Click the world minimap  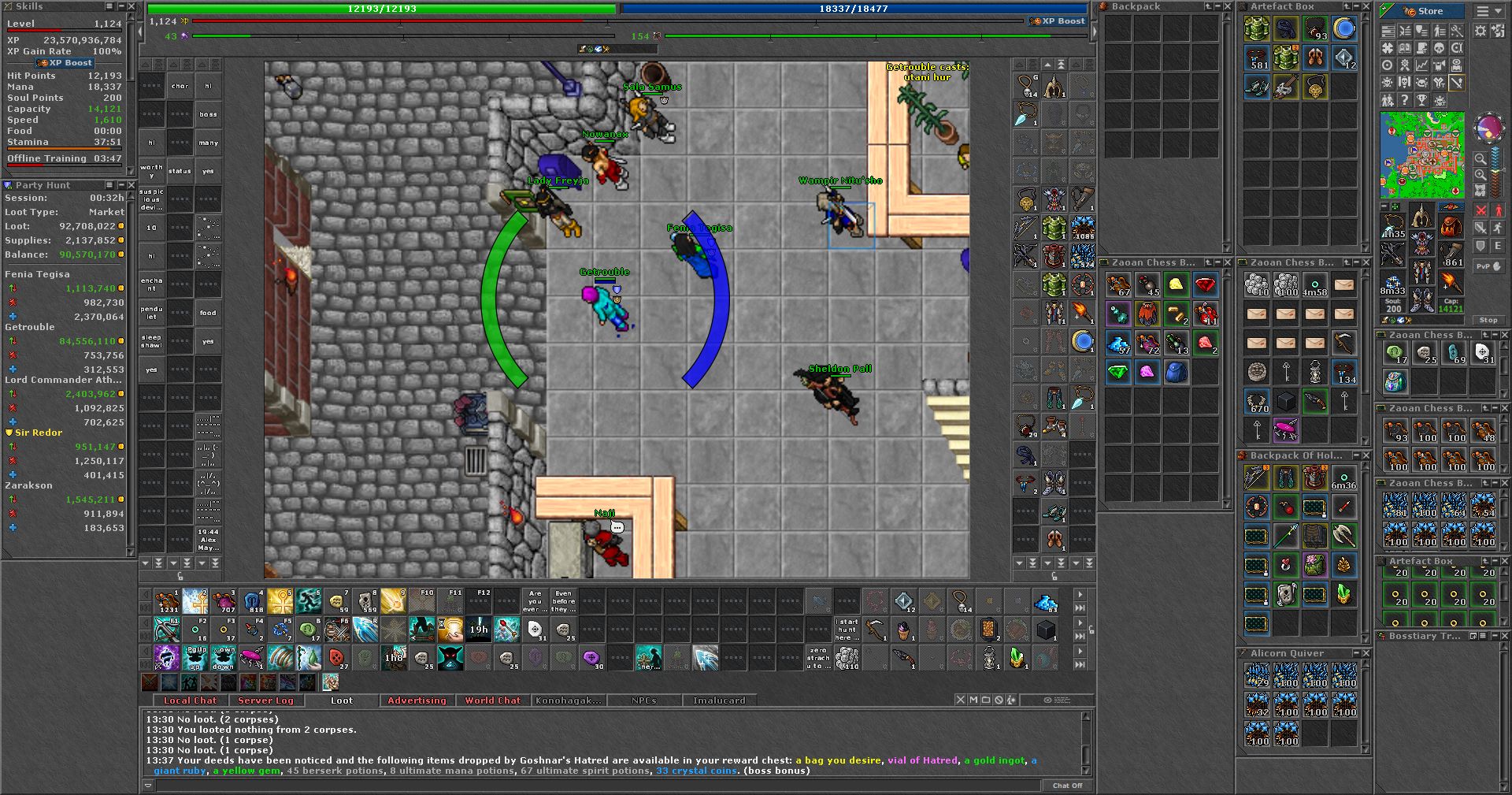(x=1422, y=155)
